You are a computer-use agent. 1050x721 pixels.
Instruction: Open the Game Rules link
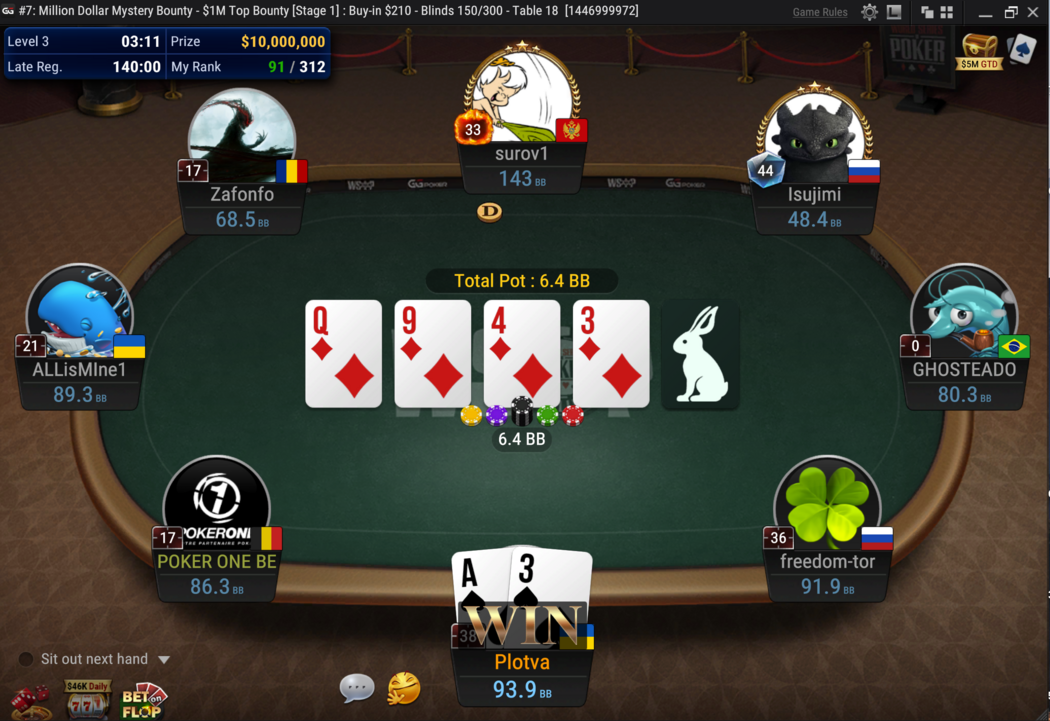(819, 12)
